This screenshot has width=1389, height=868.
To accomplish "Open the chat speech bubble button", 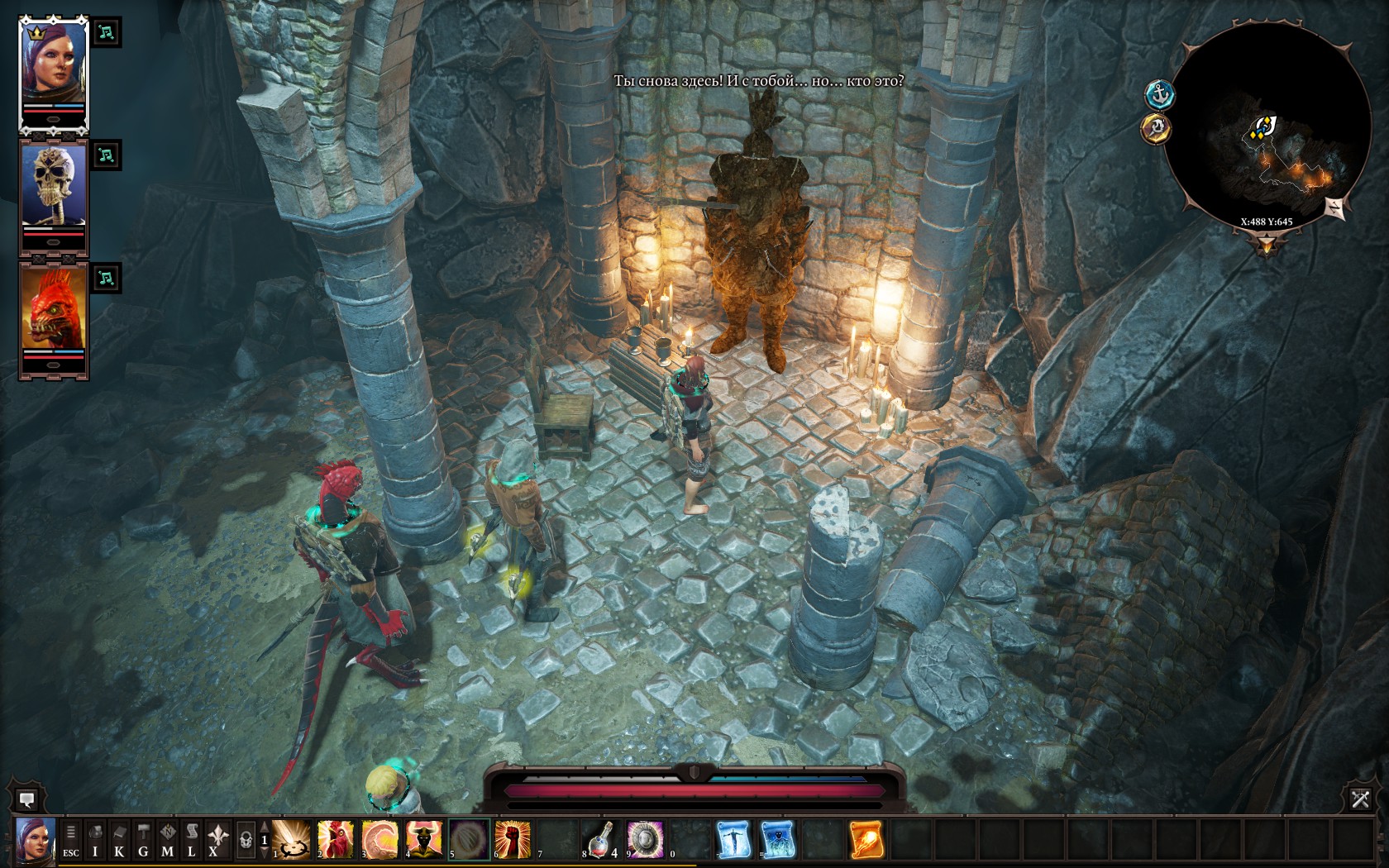I will [26, 799].
